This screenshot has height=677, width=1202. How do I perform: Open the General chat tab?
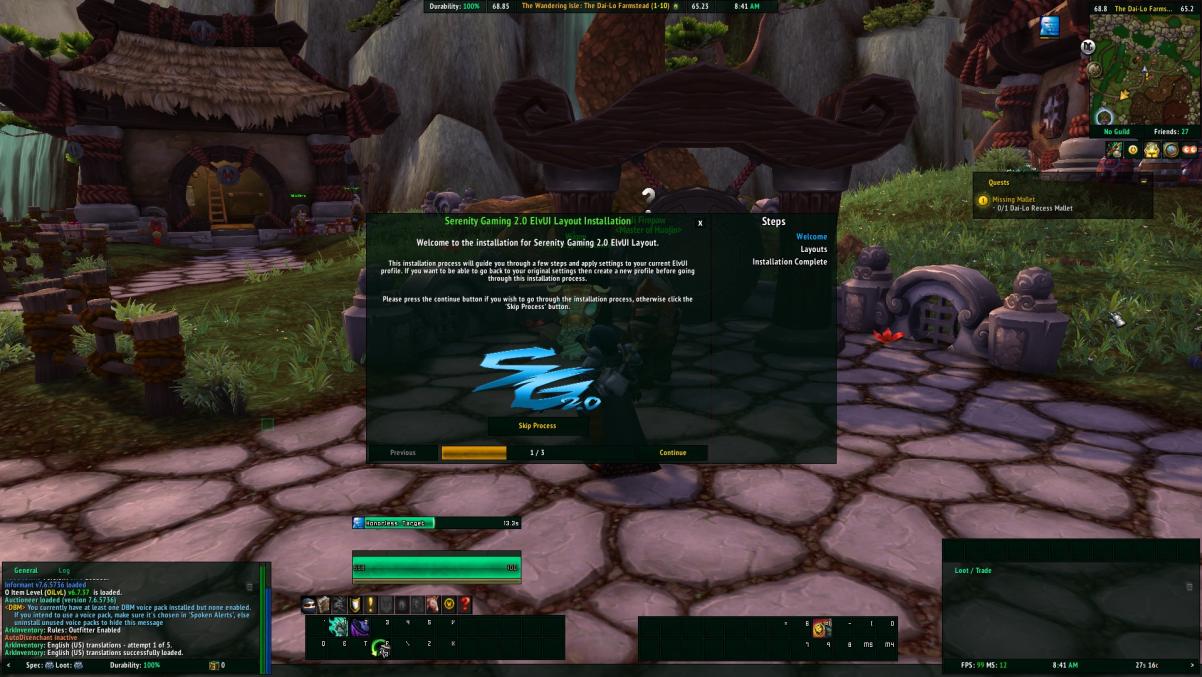click(26, 570)
